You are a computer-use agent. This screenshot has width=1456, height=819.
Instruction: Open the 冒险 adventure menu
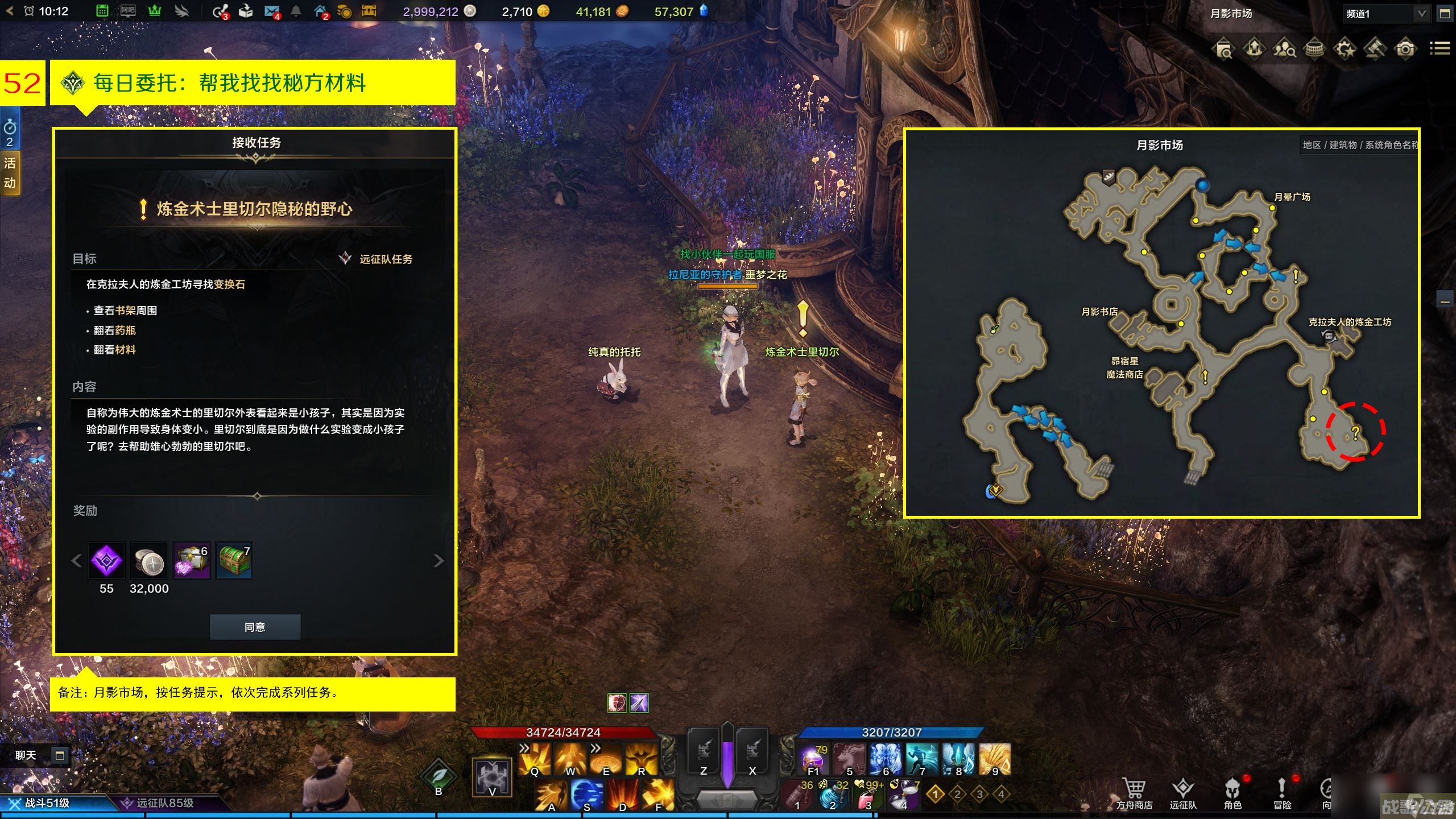click(x=1282, y=793)
